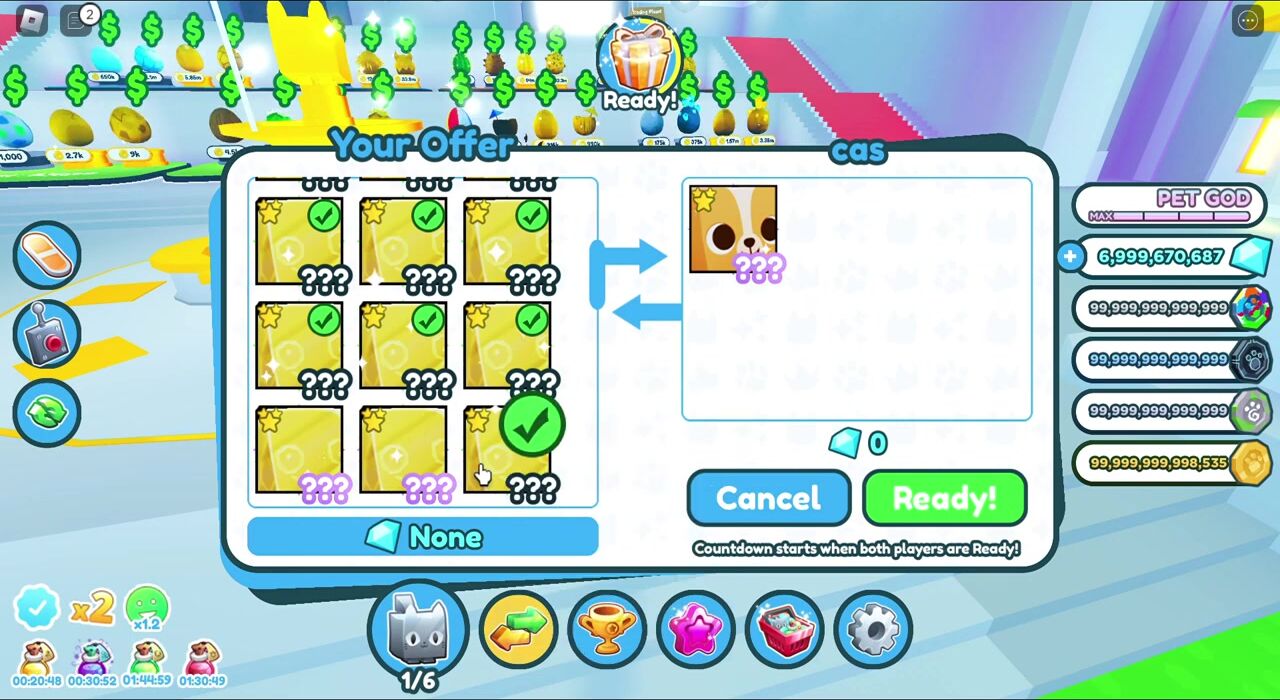Claim the Ready! gift box
Image resolution: width=1280 pixels, height=700 pixels.
641,64
